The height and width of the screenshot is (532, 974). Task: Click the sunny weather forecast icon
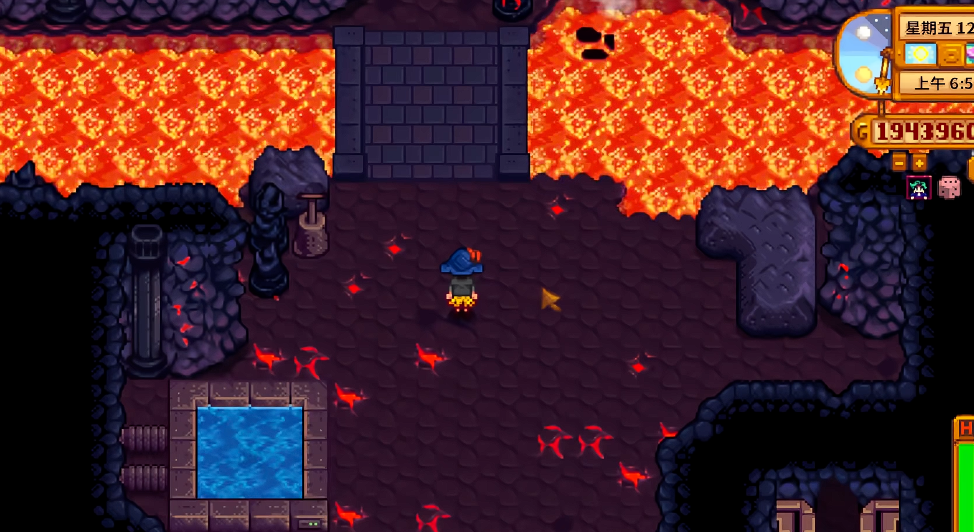(920, 54)
